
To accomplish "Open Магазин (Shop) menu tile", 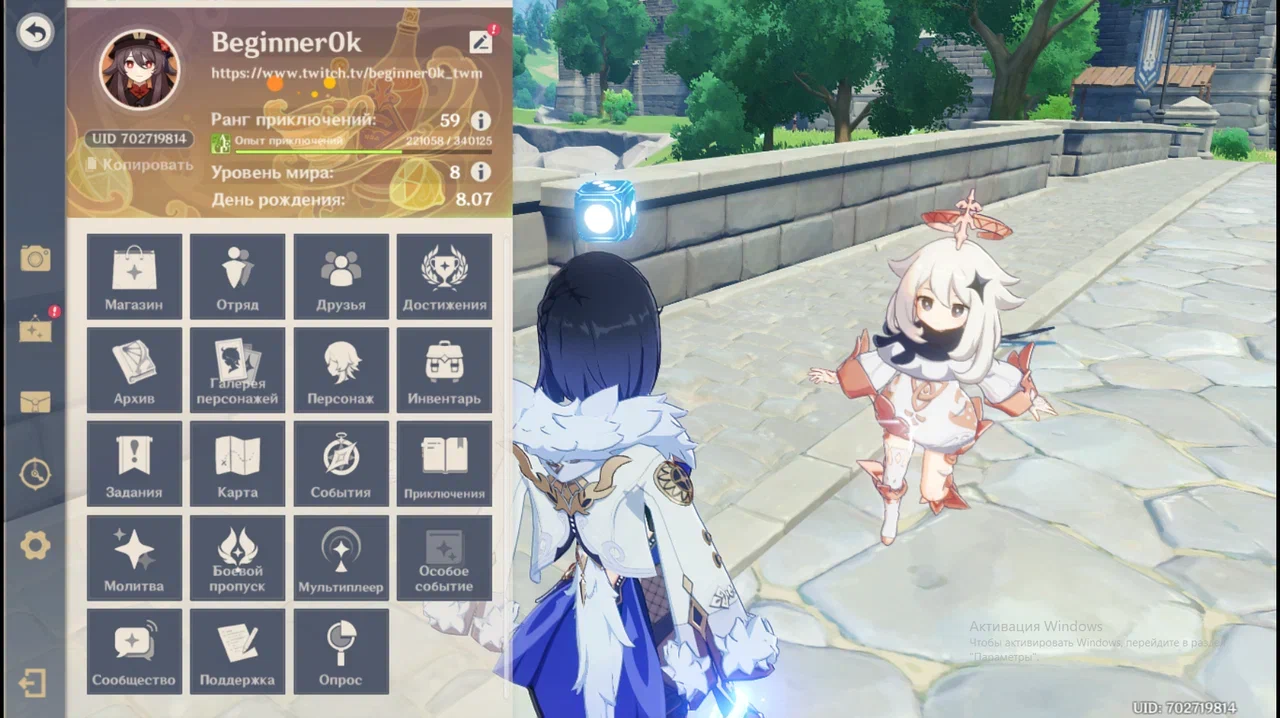I will tap(134, 277).
